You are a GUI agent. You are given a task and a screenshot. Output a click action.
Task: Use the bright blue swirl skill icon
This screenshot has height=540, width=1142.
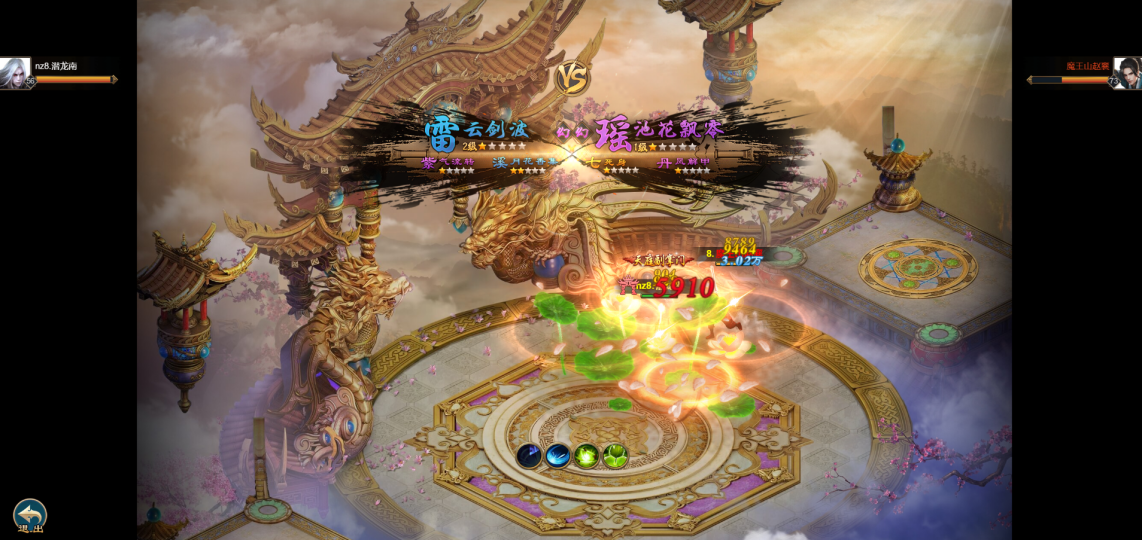click(558, 456)
